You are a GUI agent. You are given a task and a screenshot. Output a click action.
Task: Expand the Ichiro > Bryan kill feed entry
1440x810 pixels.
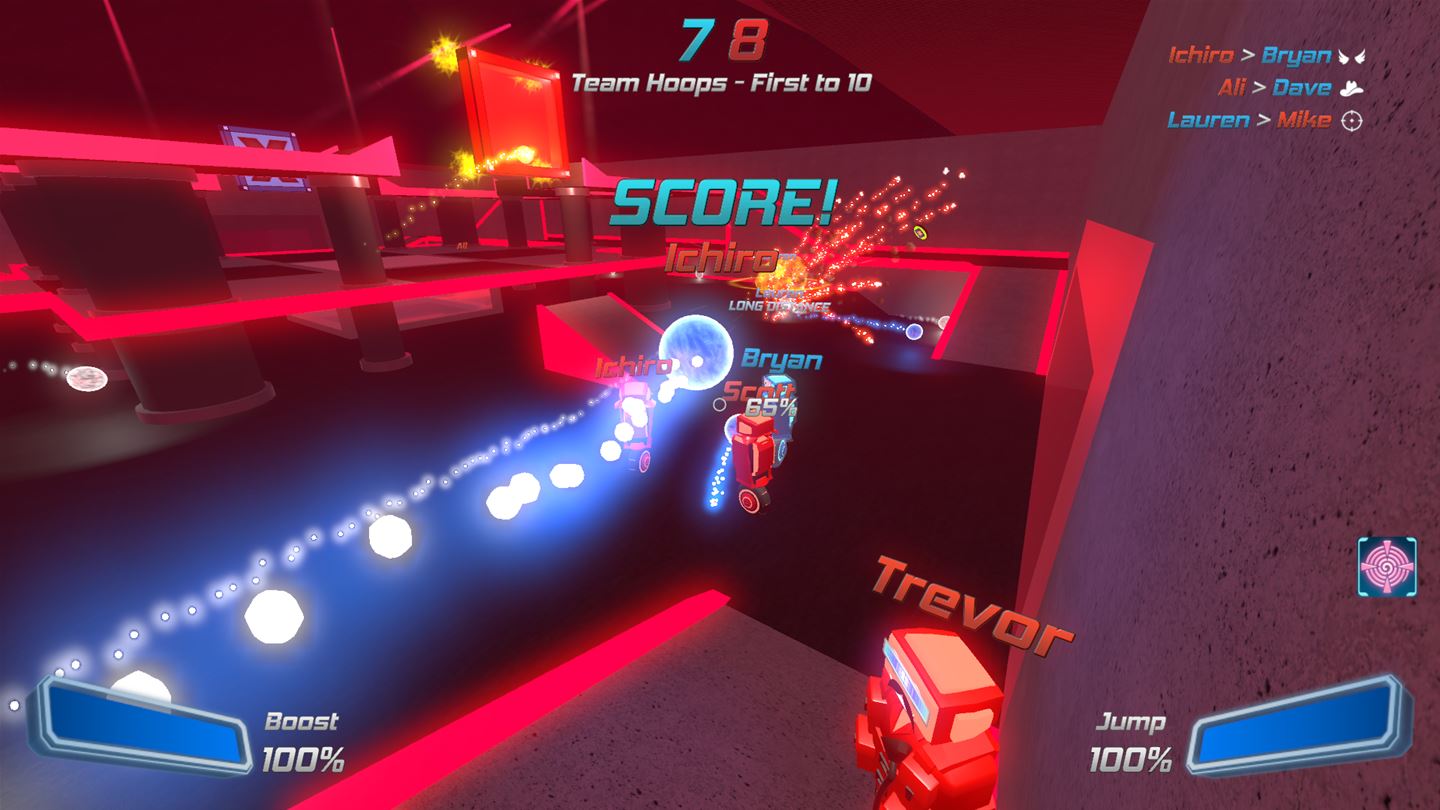1253,56
